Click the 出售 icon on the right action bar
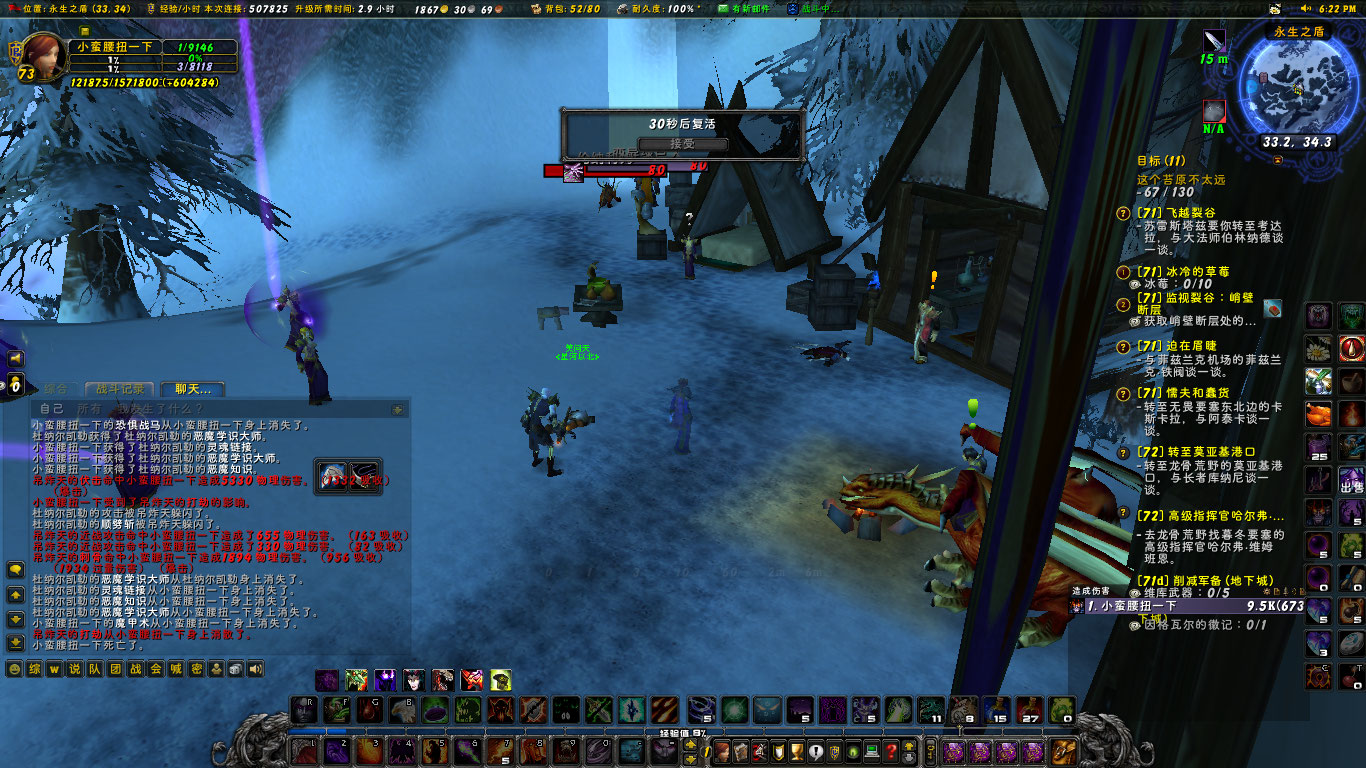The image size is (1366, 768). click(1351, 479)
